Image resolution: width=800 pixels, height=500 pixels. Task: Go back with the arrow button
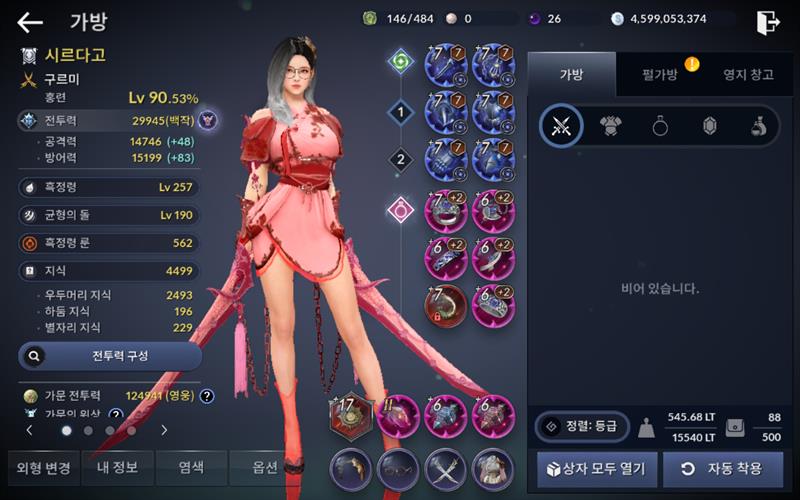point(30,22)
